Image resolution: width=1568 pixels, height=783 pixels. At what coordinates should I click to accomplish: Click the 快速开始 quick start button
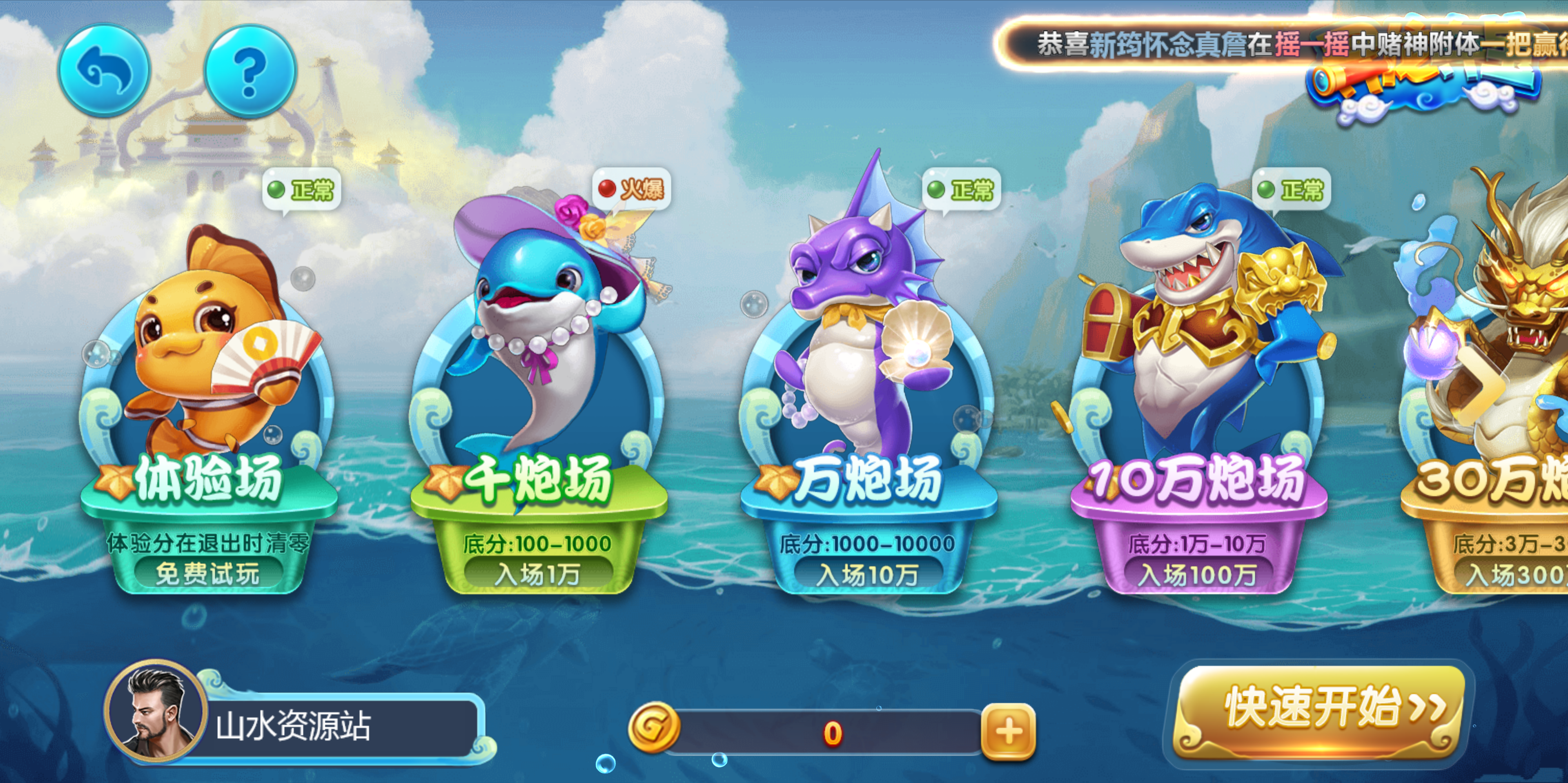[1319, 710]
